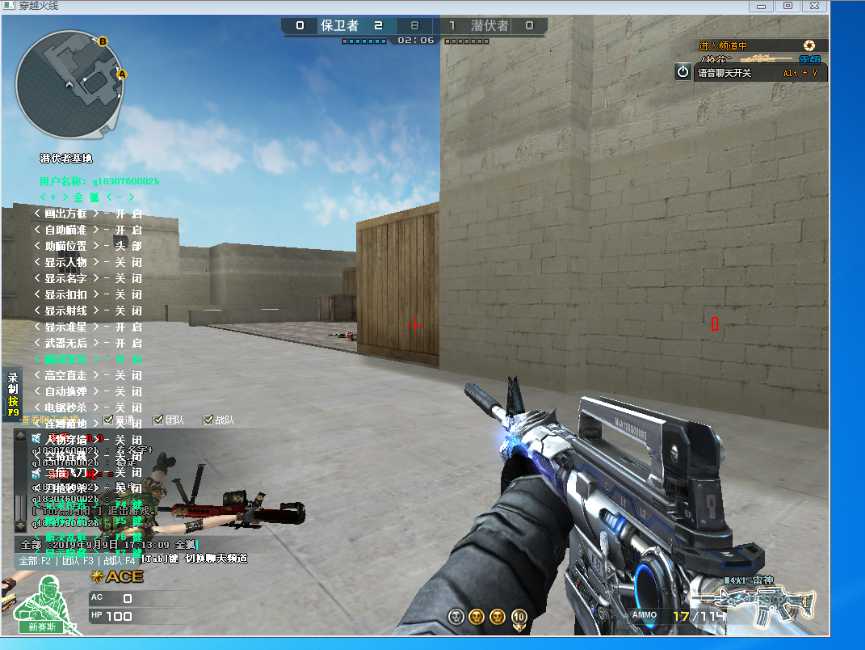Minimize the game window
Screen dimensions: 865x650
click(762, 6)
